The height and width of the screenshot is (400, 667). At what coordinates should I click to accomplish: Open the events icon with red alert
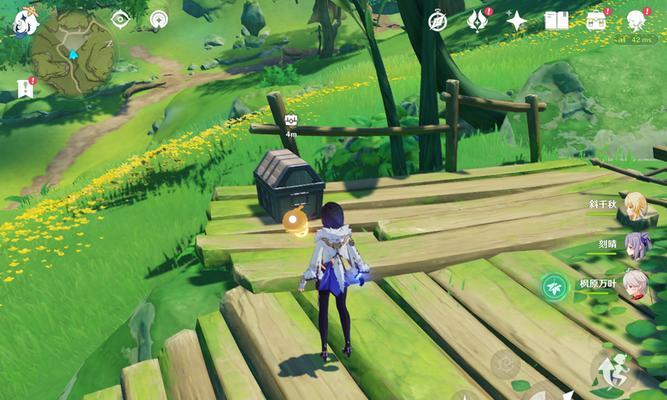[478, 21]
